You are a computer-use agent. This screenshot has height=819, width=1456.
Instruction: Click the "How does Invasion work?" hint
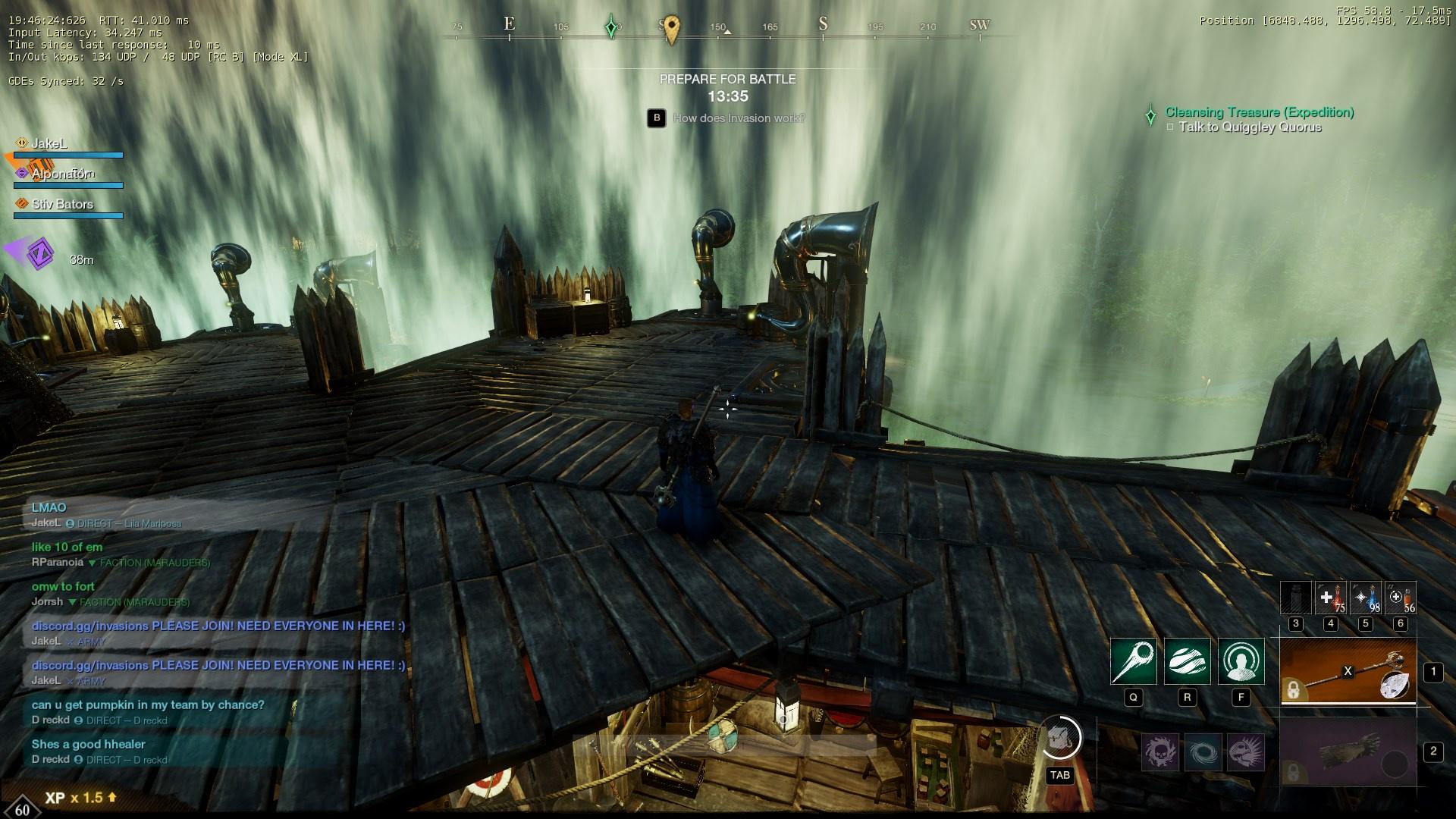[x=739, y=118]
